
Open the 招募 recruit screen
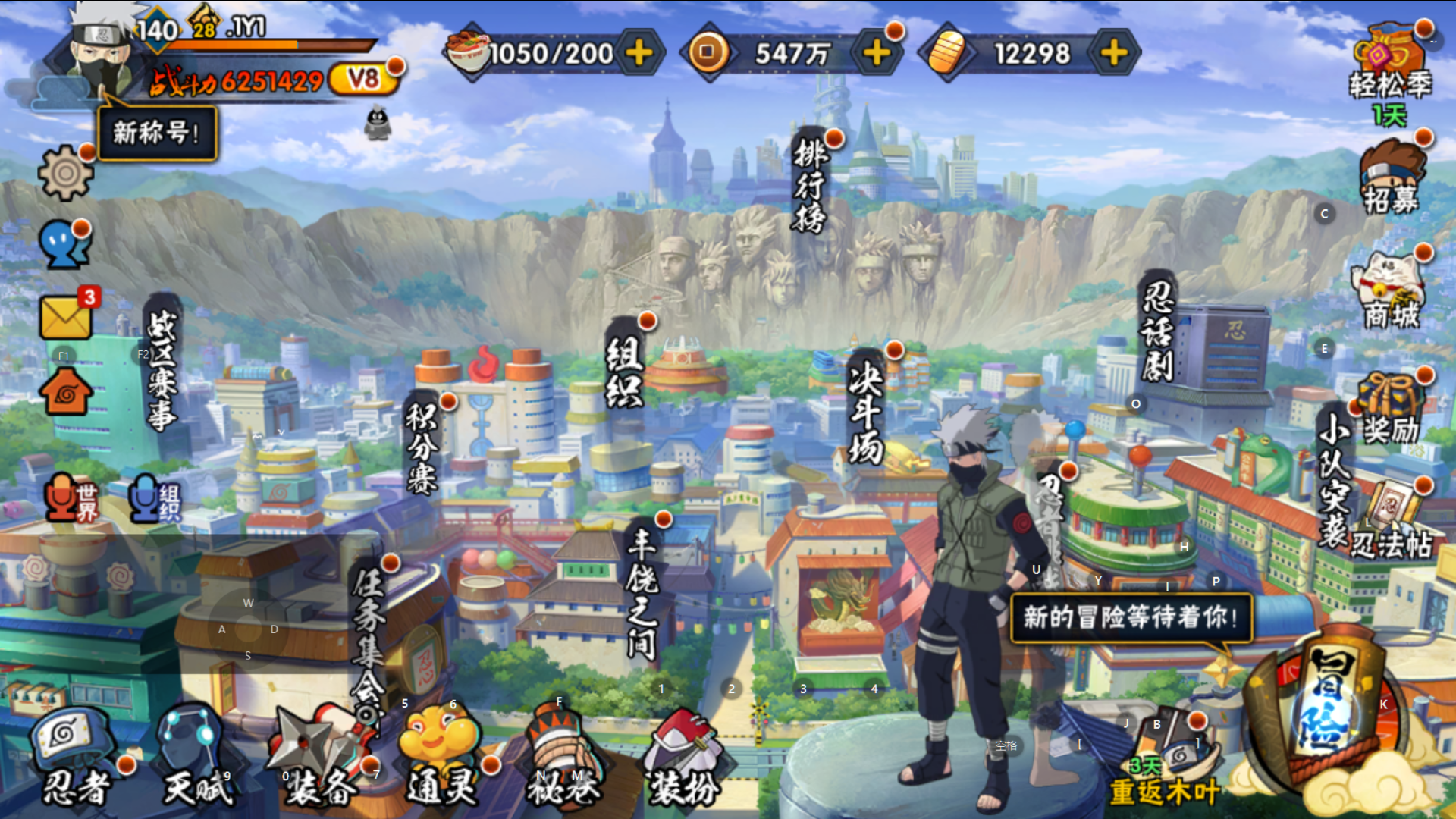pos(1391,178)
